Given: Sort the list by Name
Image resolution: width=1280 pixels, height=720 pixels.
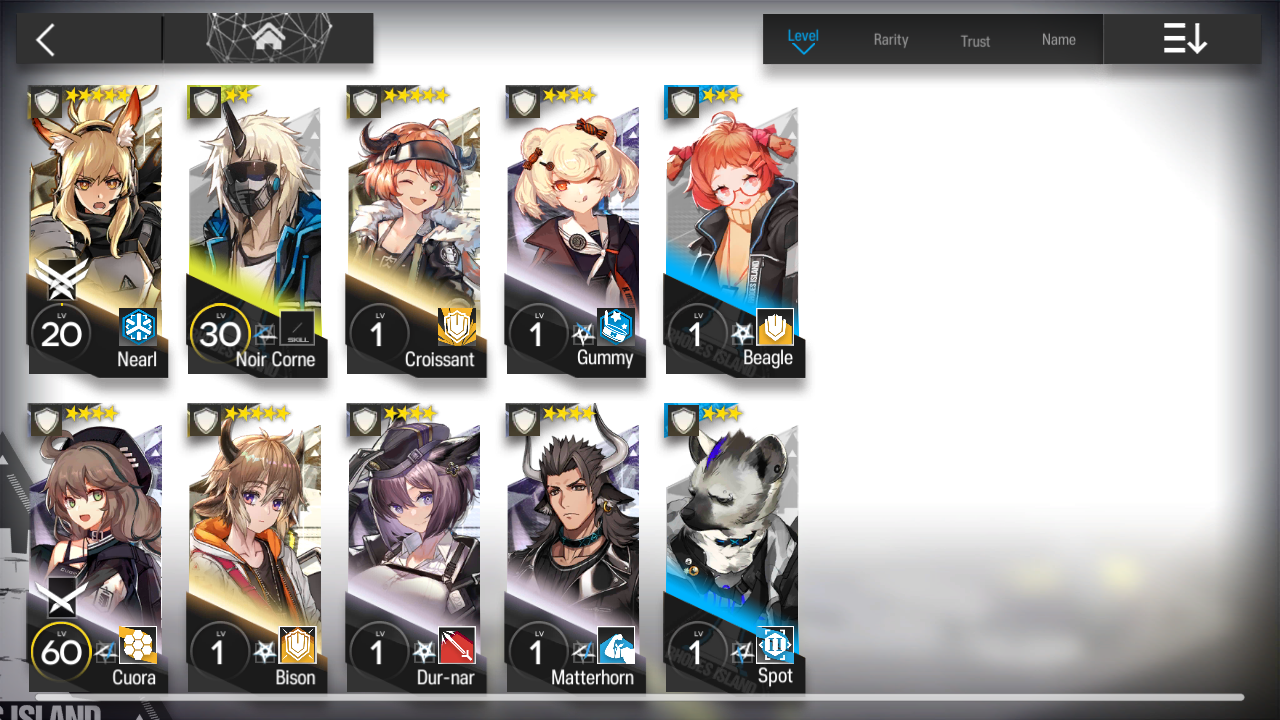Looking at the screenshot, I should point(1058,40).
